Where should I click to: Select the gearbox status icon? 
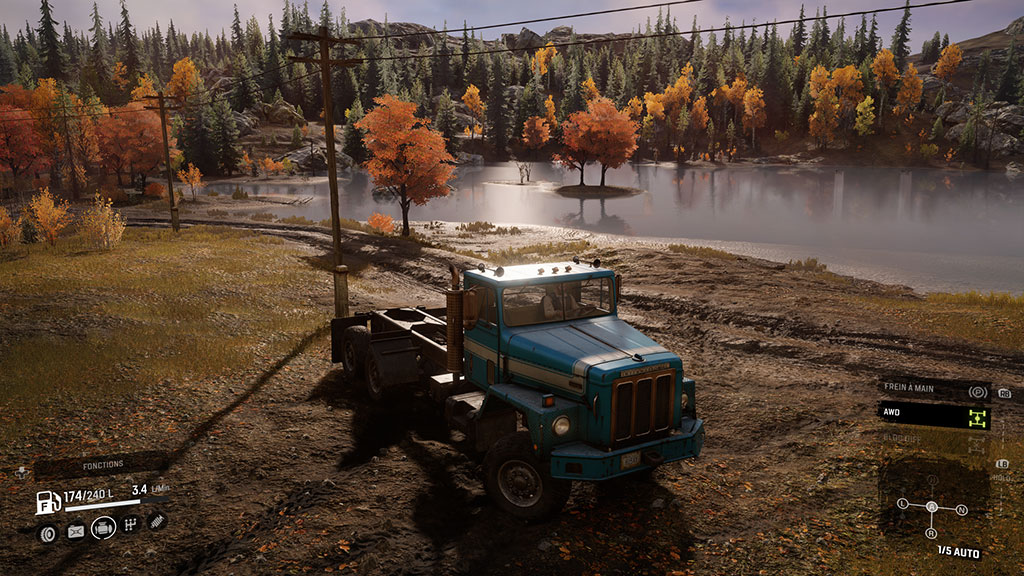(x=130, y=524)
